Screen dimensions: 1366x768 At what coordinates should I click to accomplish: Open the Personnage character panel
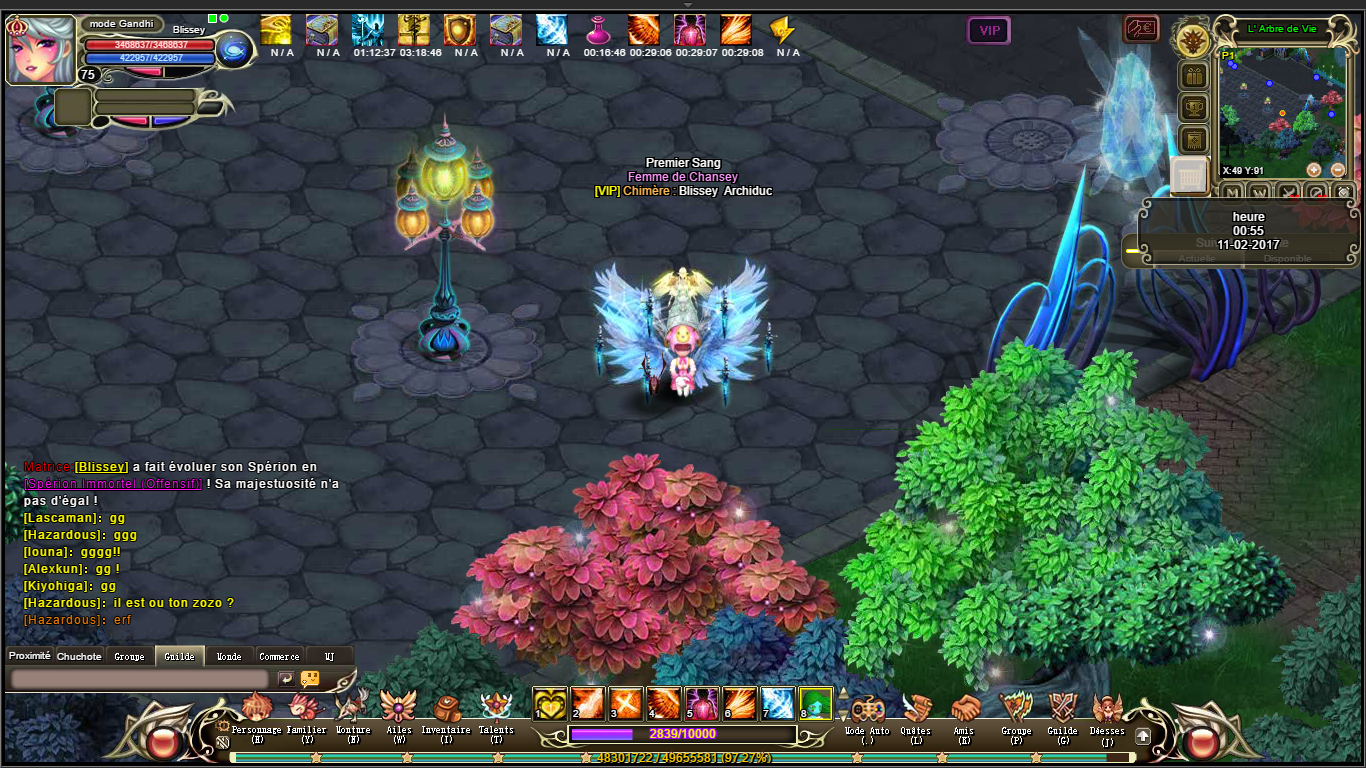click(x=257, y=707)
